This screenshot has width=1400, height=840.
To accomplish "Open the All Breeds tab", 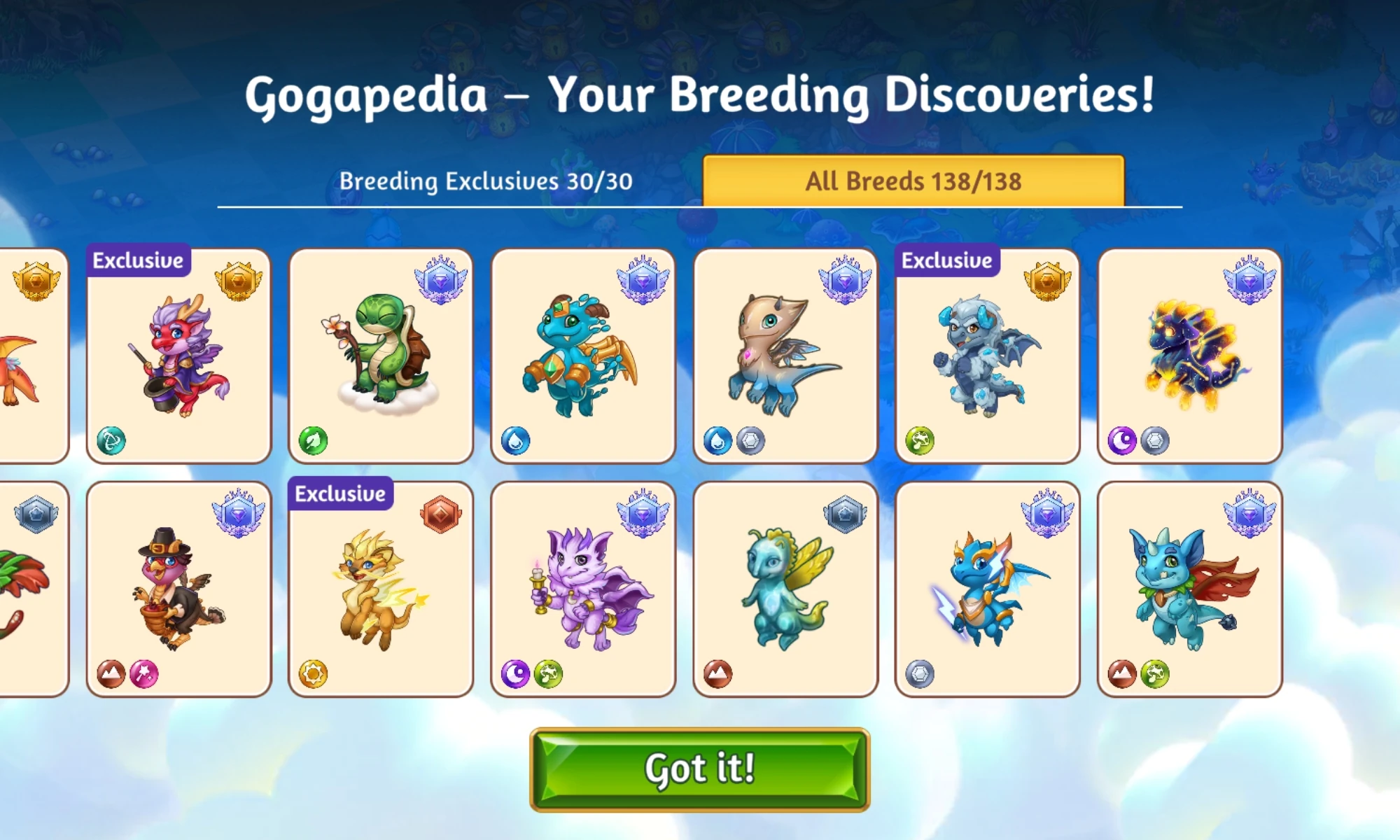I will click(x=913, y=181).
